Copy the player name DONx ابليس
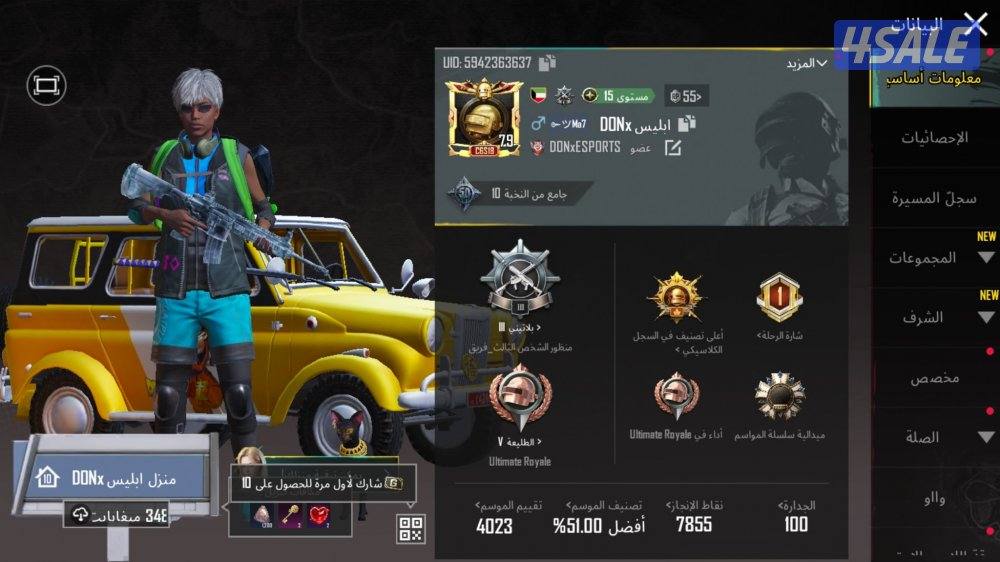Viewport: 1000px width, 562px height. click(687, 124)
